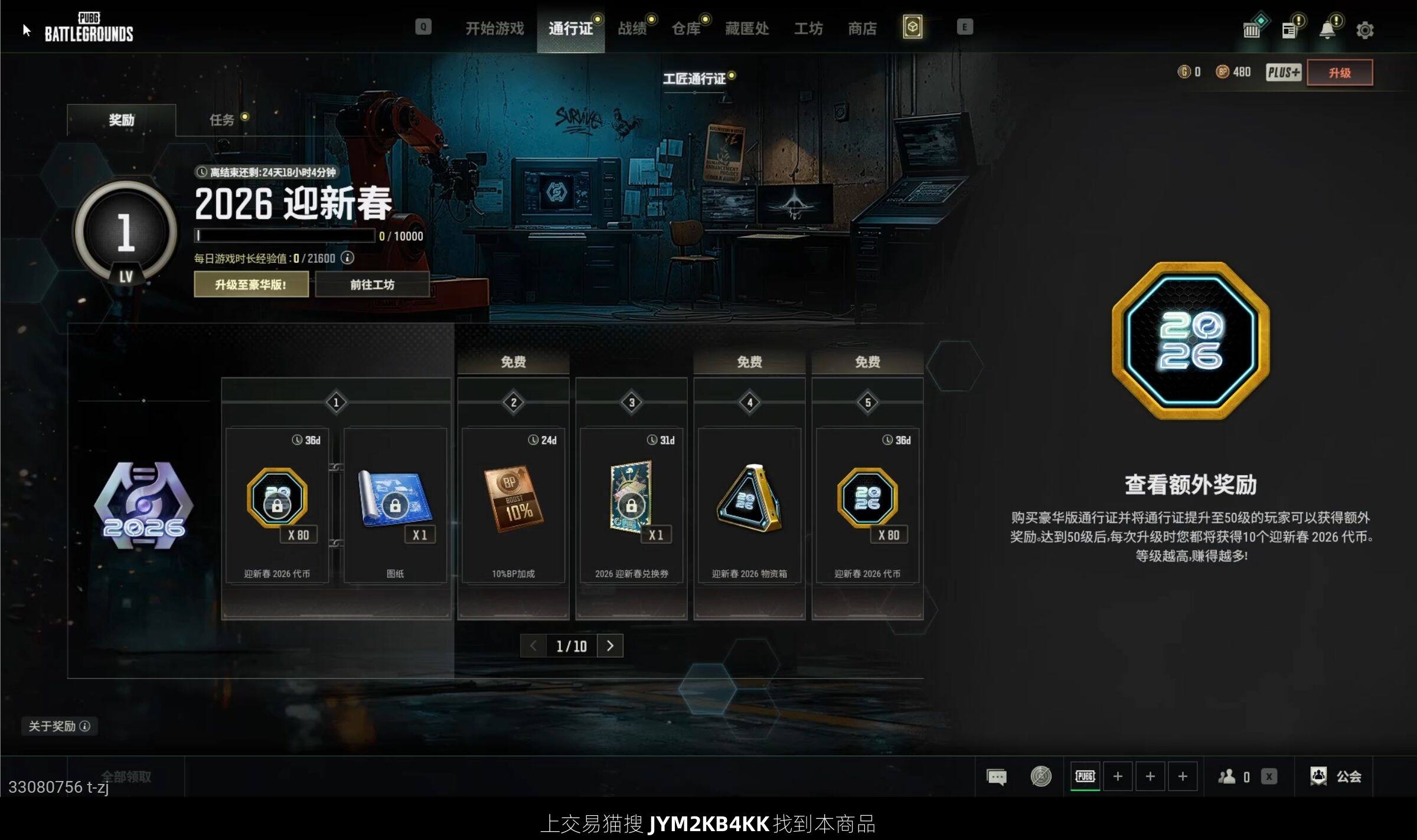
Task: Go to the next rewards page arrow
Action: (610, 646)
